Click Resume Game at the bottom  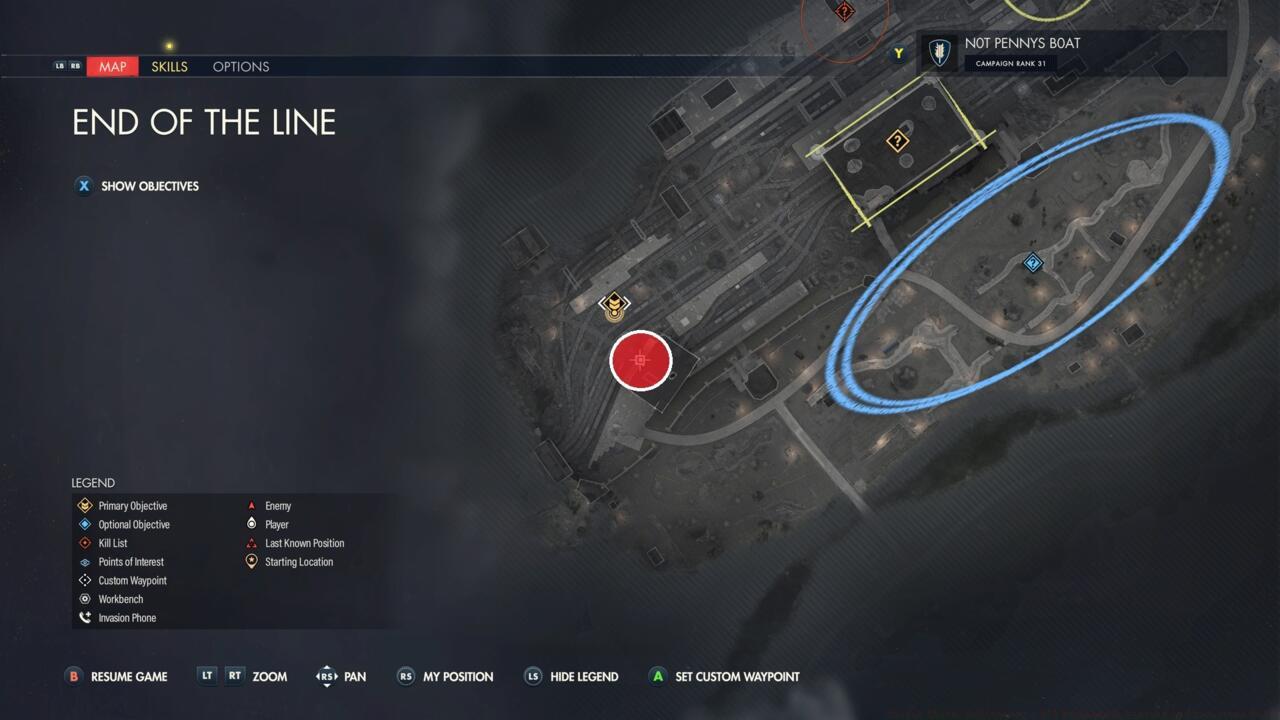(116, 677)
